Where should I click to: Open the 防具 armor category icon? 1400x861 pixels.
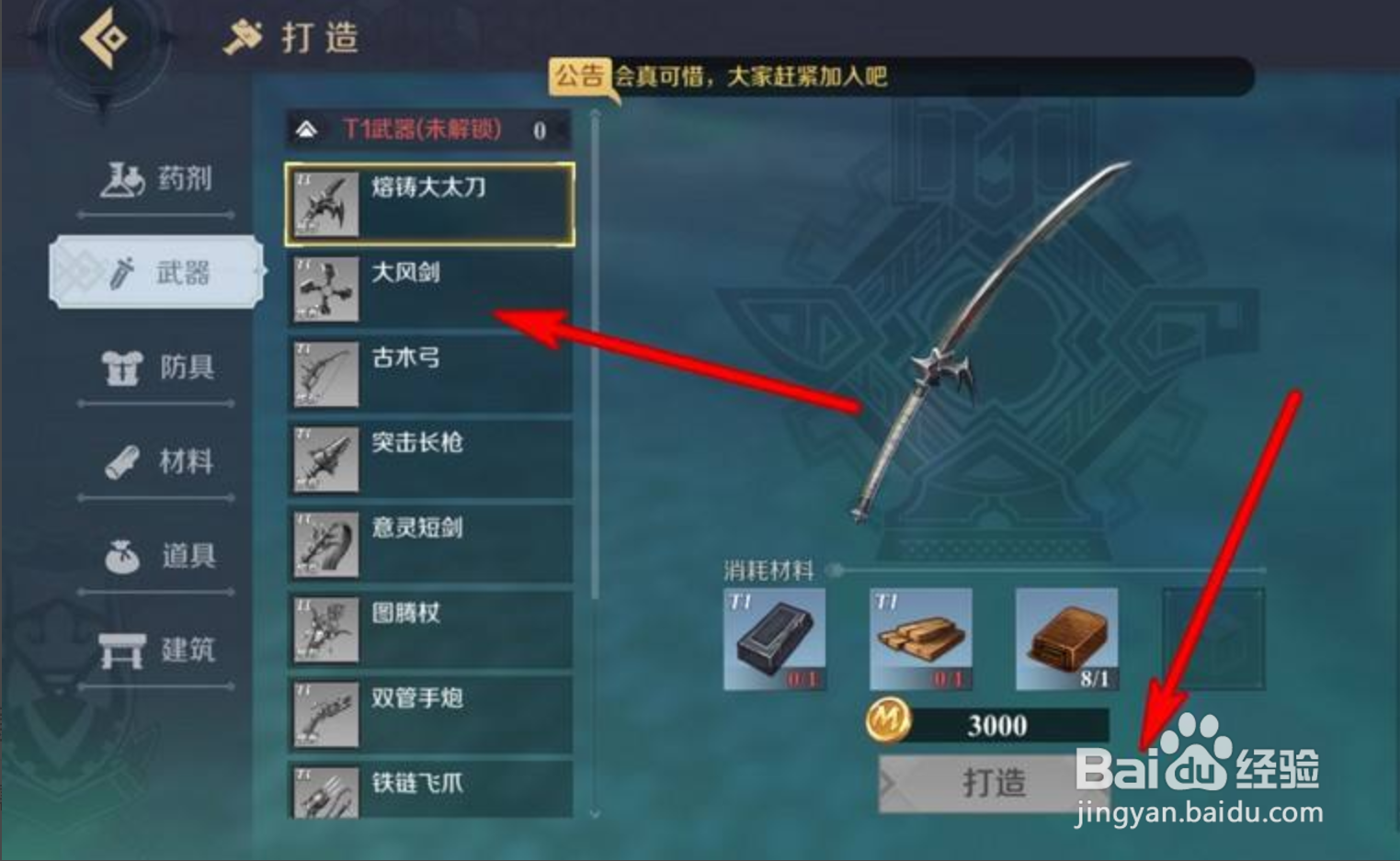pos(120,366)
